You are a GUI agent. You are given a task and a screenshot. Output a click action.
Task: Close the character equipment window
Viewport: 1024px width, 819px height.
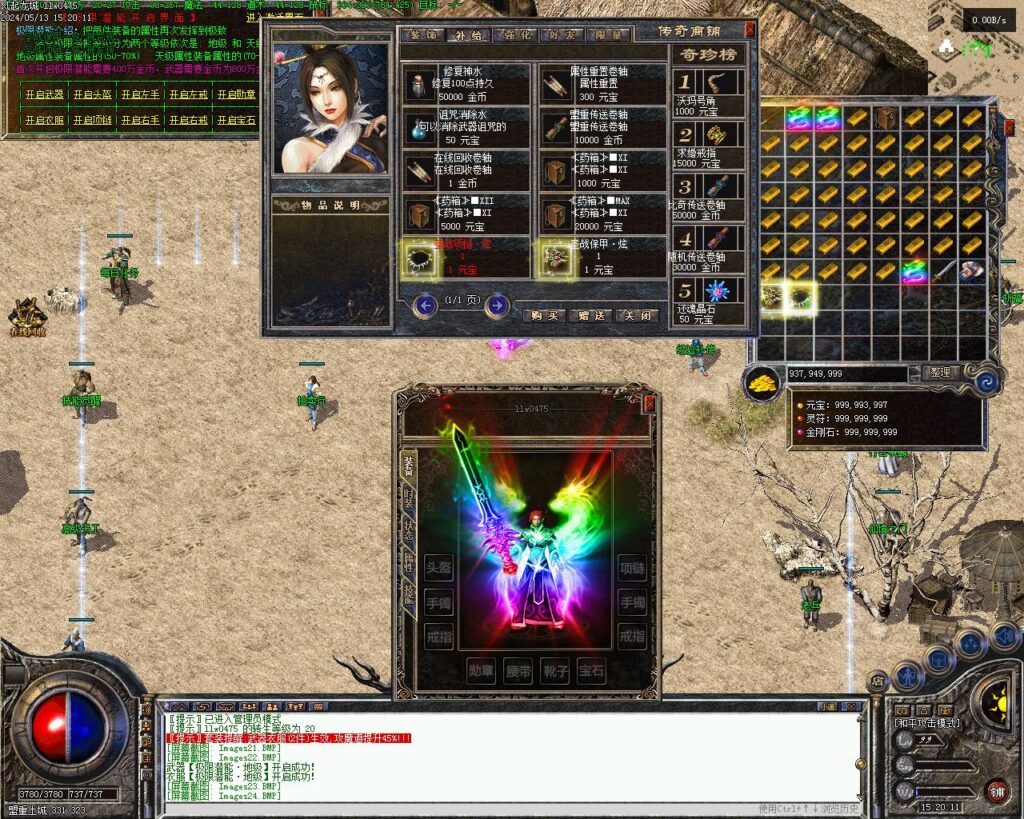[x=649, y=402]
